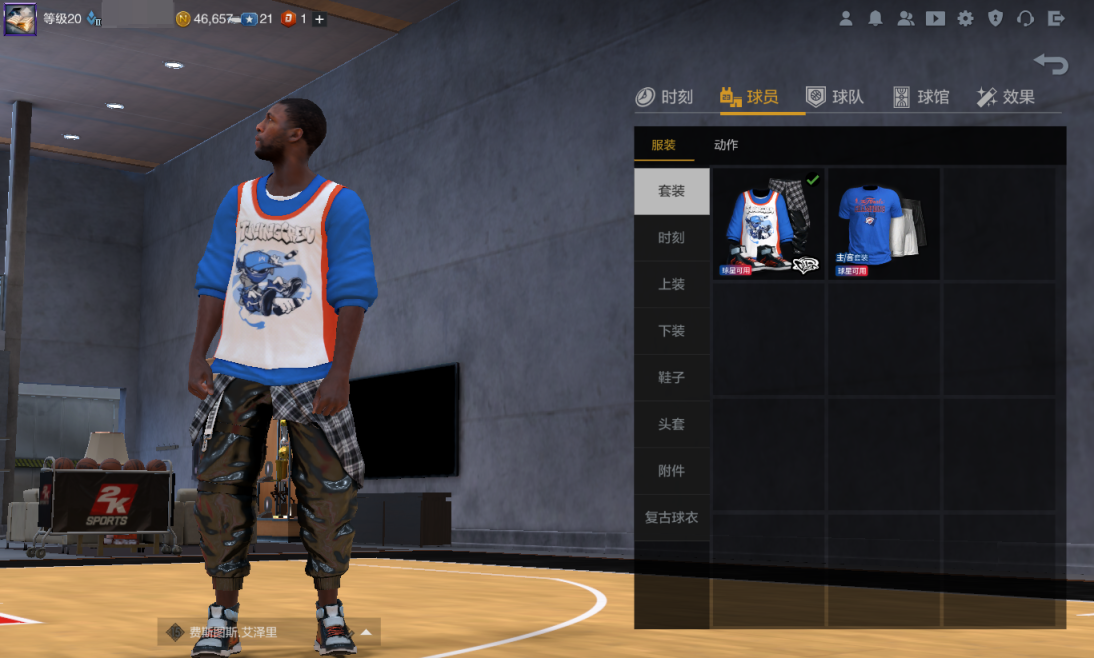Open the settings gear
Screen dimensions: 1094x658
(965, 18)
